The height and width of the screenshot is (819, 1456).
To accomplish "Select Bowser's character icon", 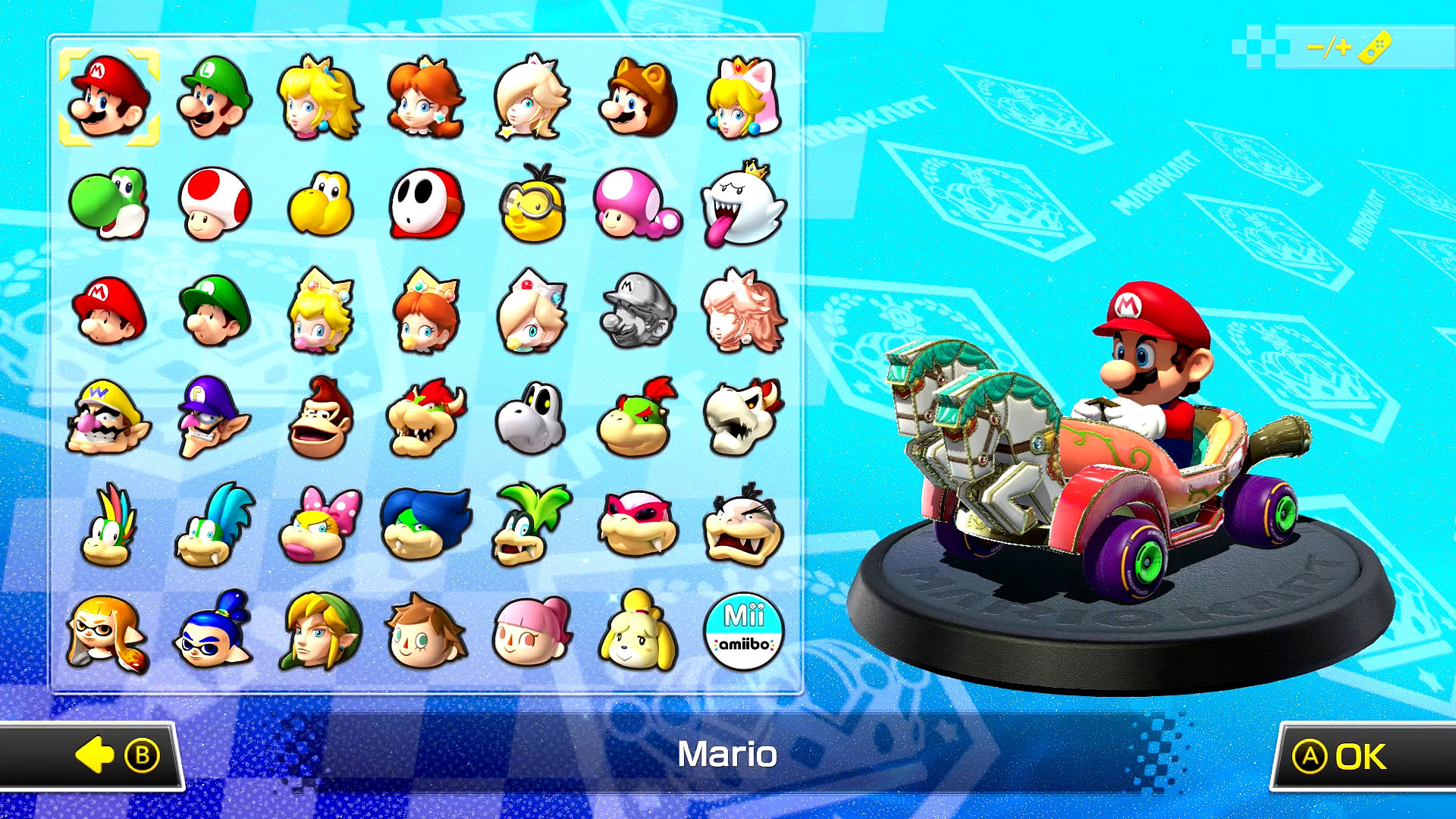I will point(427,416).
